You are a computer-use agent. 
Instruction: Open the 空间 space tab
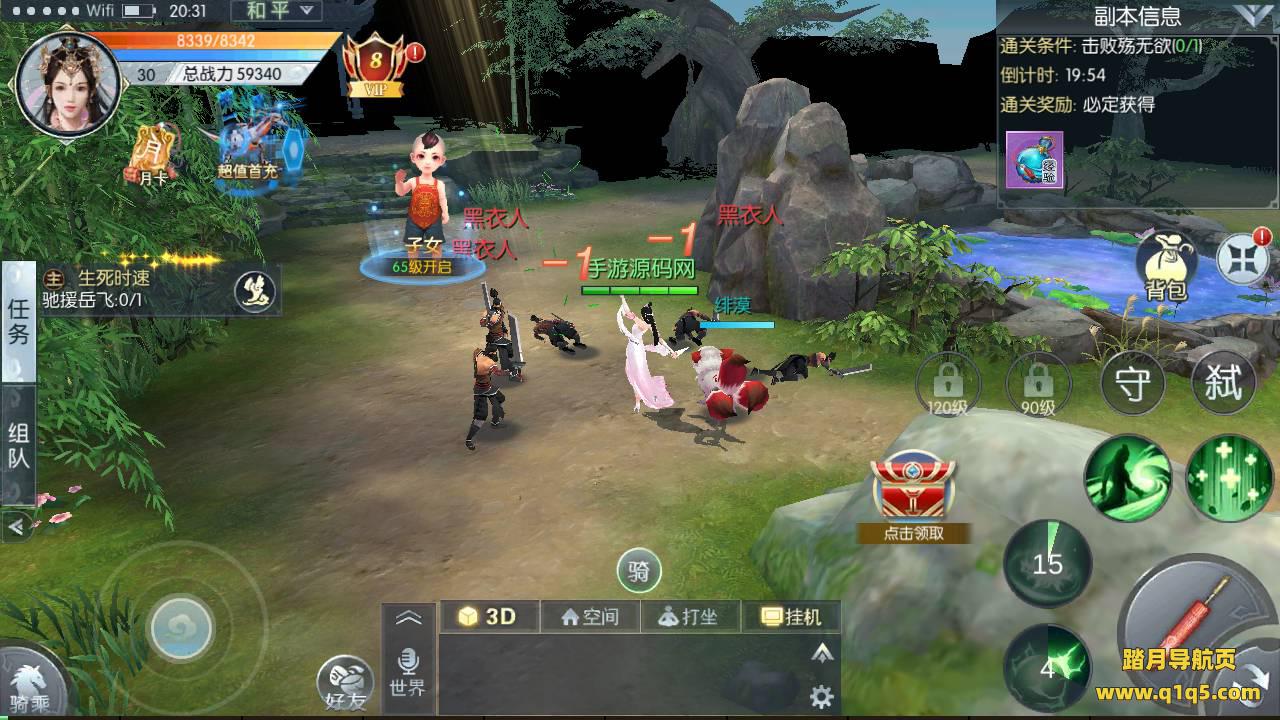click(590, 617)
